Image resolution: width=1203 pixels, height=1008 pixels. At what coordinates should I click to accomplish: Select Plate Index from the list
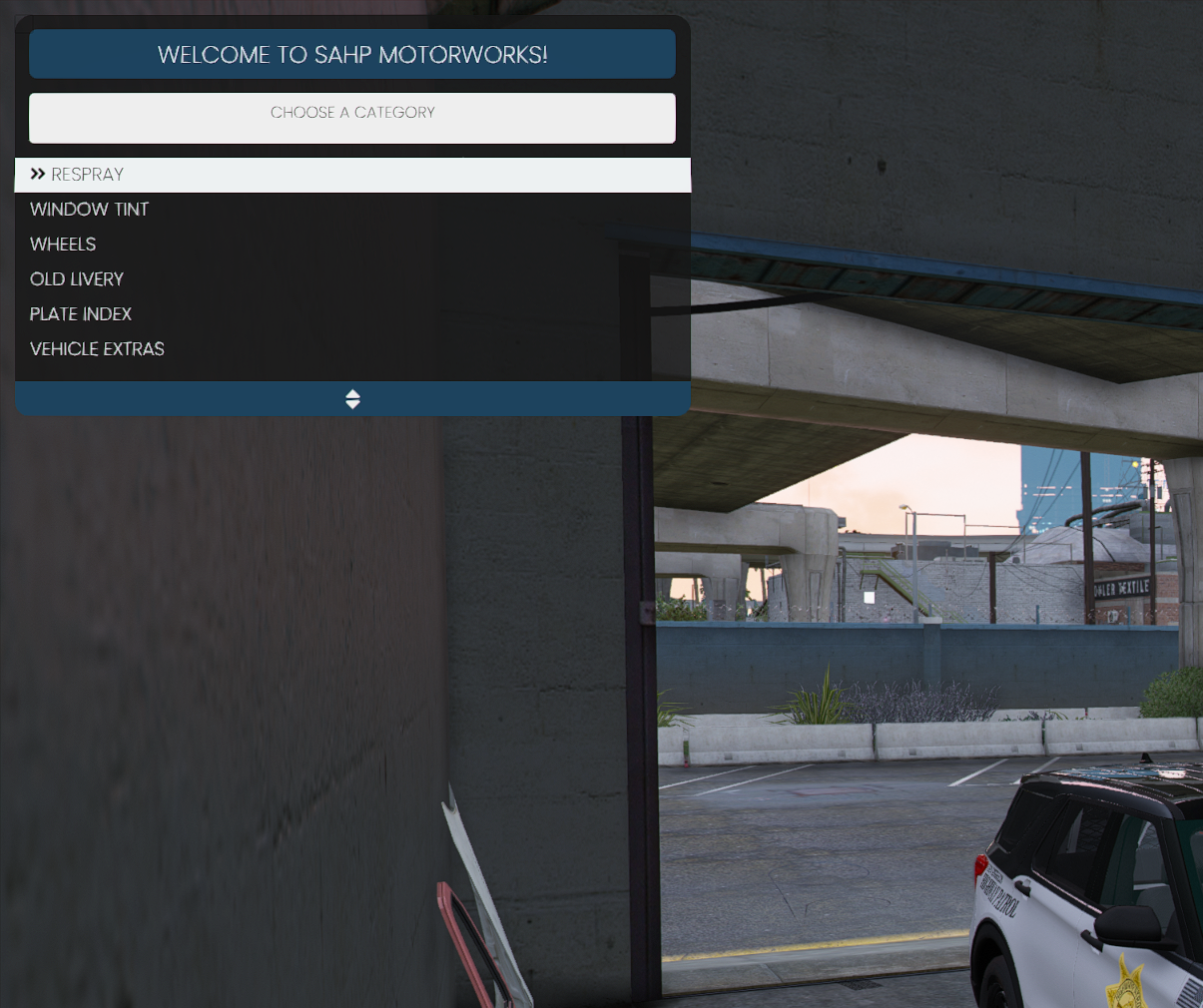(x=81, y=314)
